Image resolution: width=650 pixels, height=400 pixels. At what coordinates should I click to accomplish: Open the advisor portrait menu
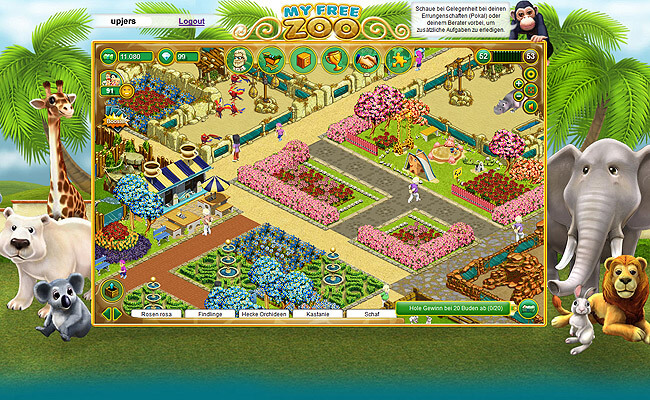238,60
